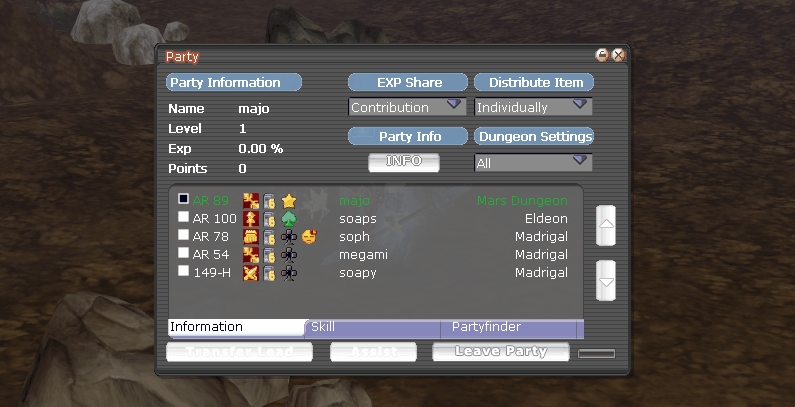Close the Party window
The width and height of the screenshot is (795, 407).
point(618,56)
